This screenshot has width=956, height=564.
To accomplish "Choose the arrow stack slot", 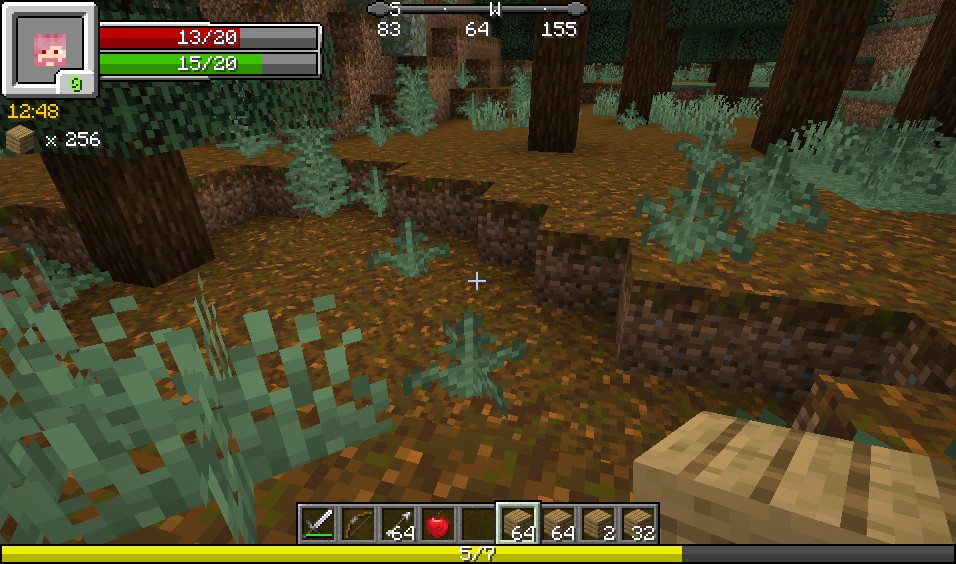I will (x=398, y=523).
